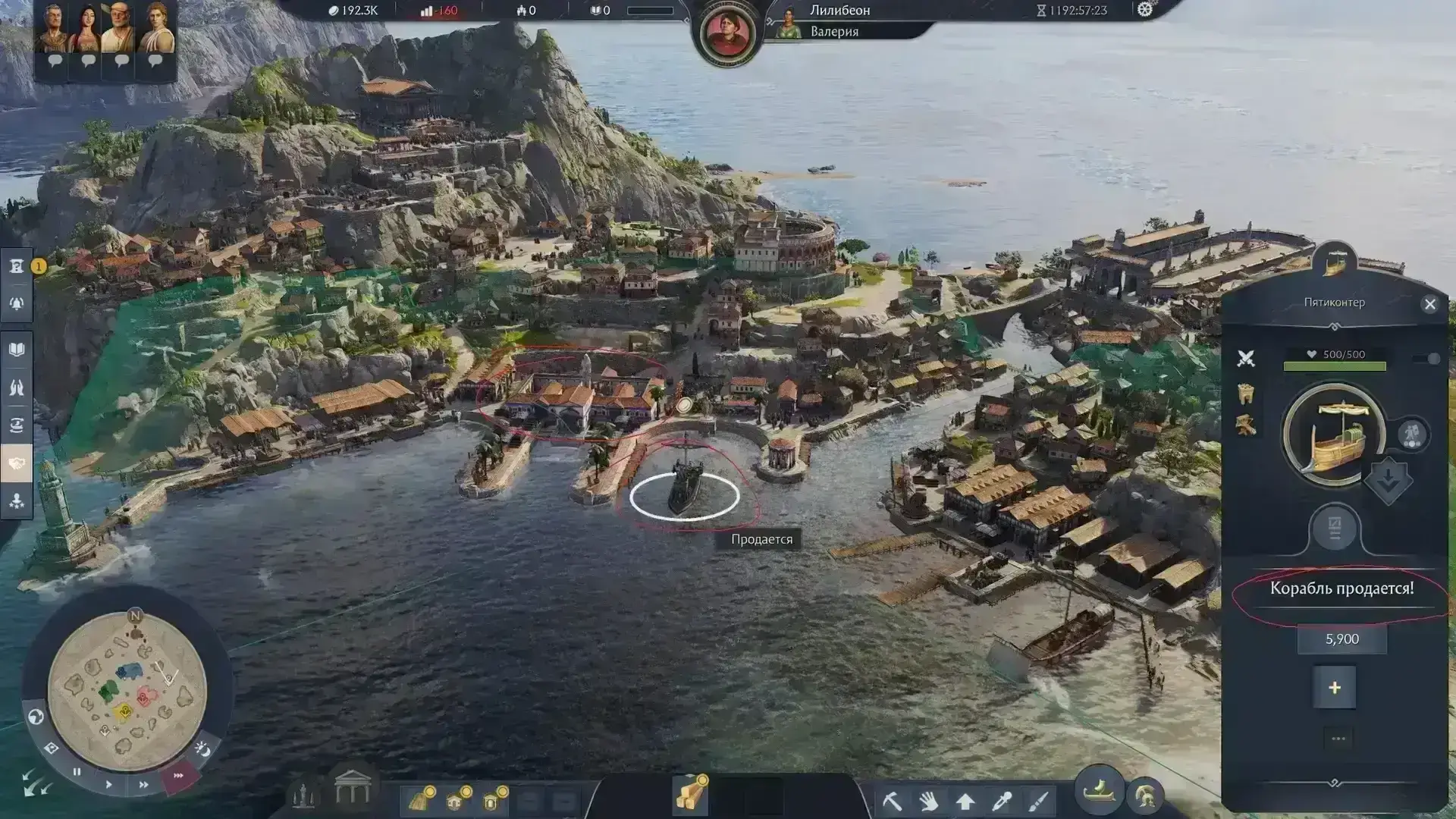Select the crossed swords icon in ship panel
1456x819 pixels.
tap(1246, 359)
